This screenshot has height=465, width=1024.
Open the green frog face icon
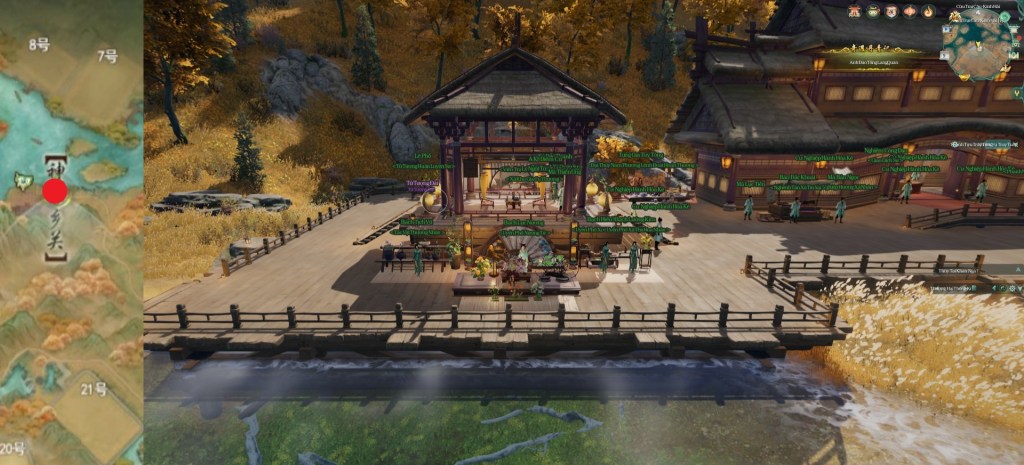tap(873, 12)
